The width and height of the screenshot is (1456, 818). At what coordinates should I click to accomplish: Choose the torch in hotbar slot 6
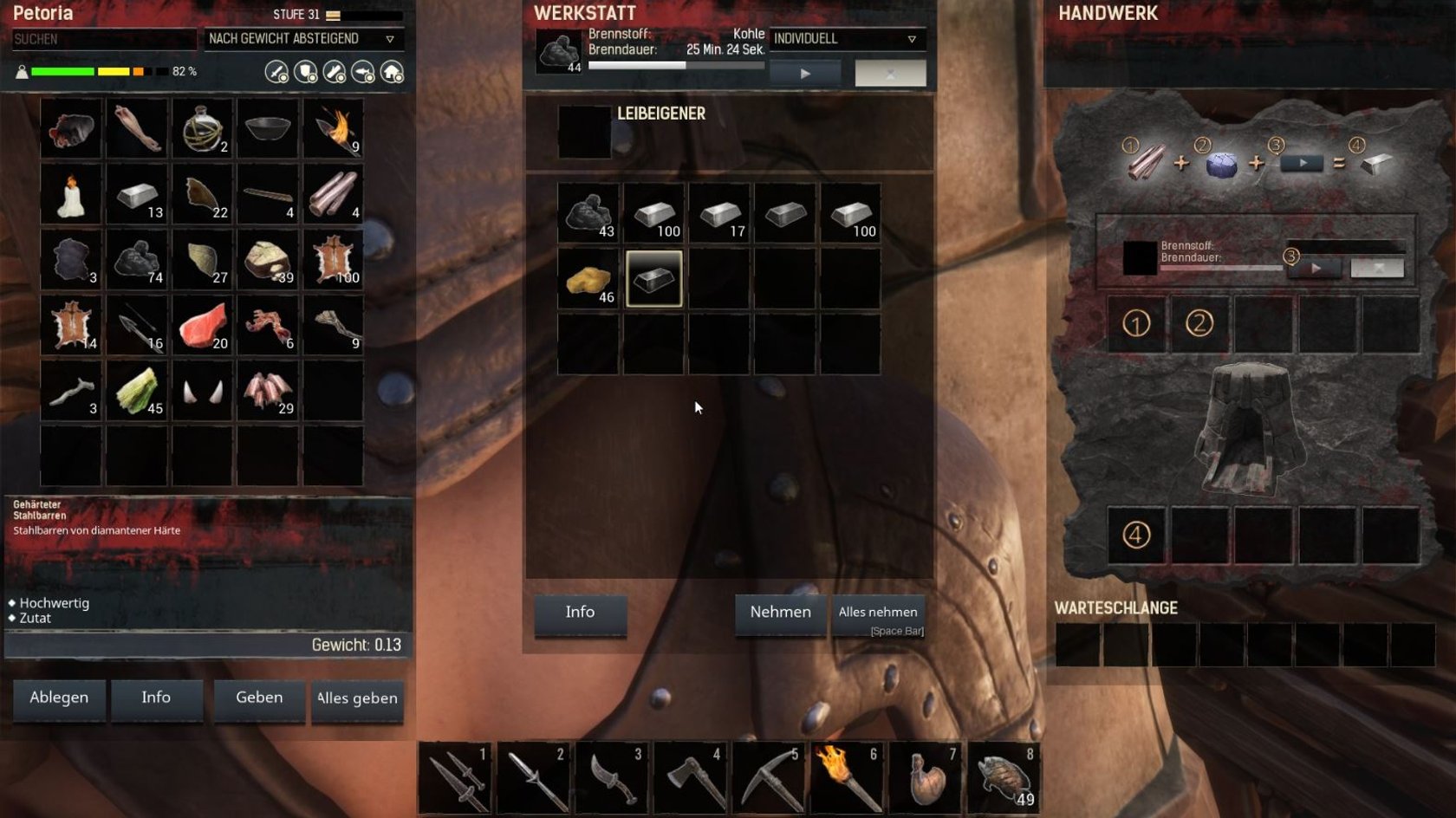pyautogui.click(x=846, y=777)
